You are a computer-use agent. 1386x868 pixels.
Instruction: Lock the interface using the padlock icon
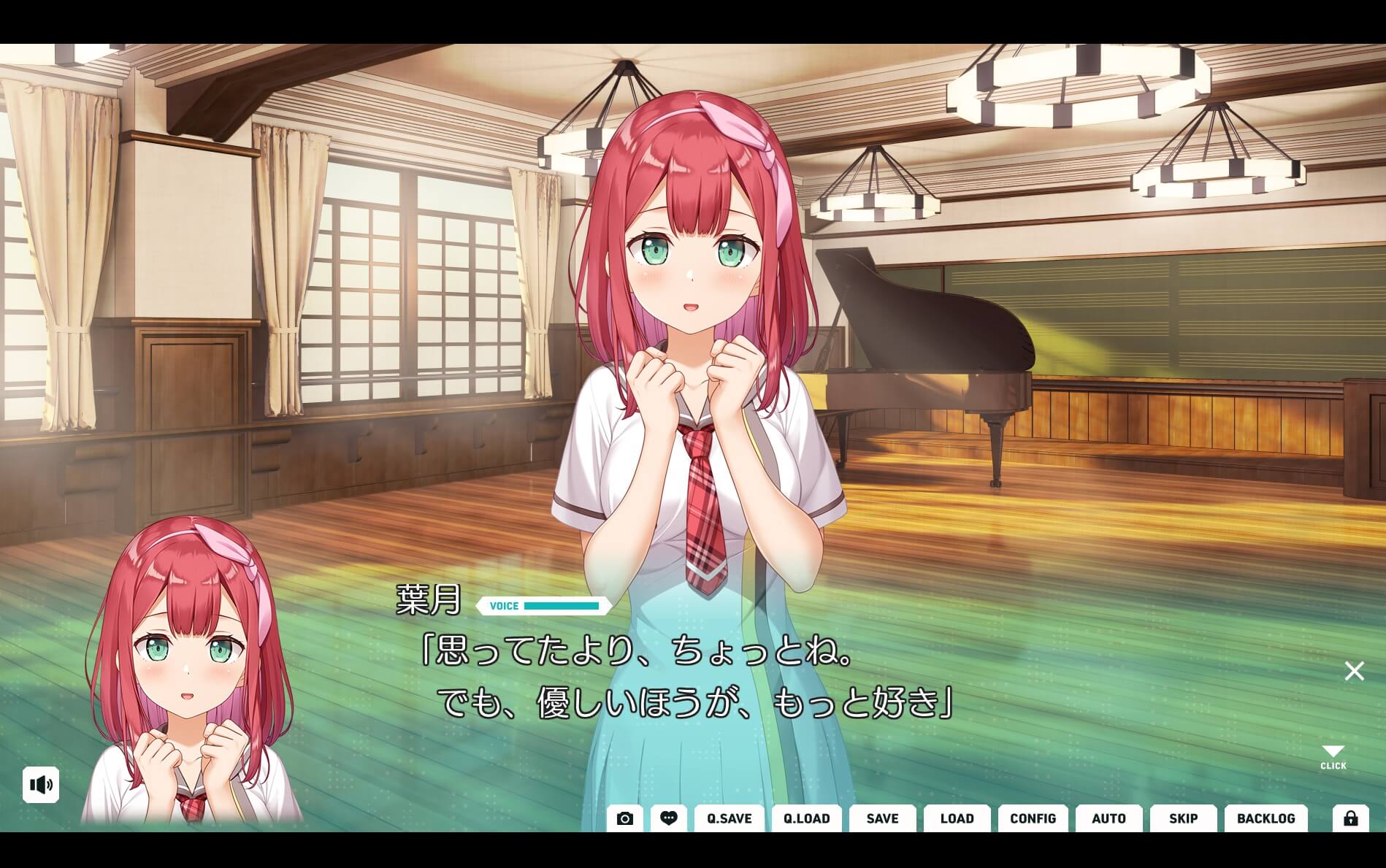pos(1352,818)
